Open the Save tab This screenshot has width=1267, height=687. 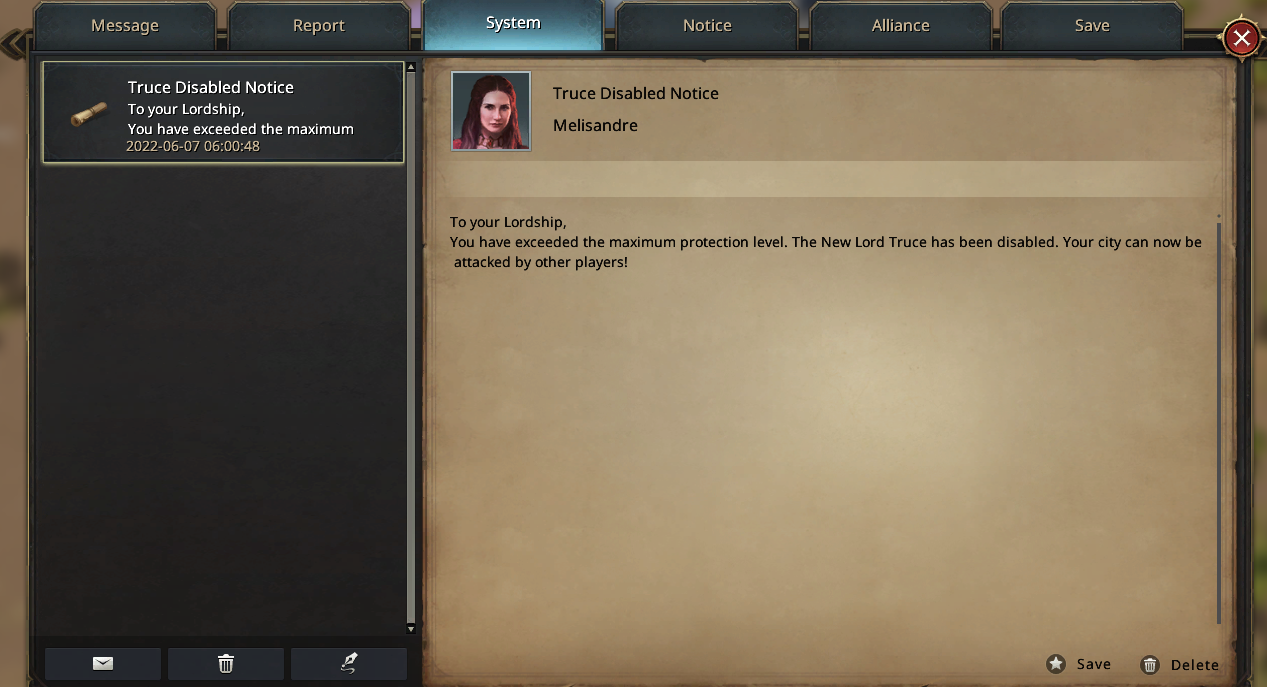(1092, 26)
